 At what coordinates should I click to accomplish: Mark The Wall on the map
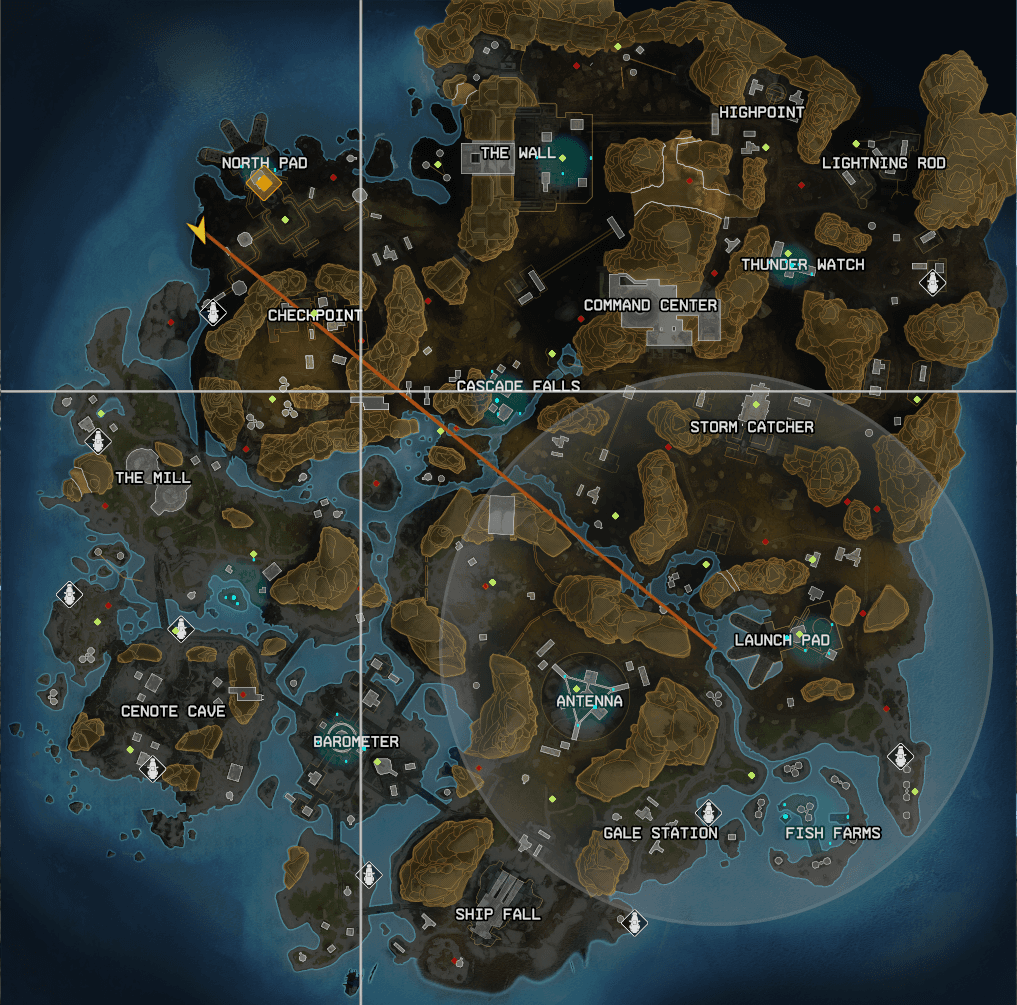pyautogui.click(x=517, y=153)
